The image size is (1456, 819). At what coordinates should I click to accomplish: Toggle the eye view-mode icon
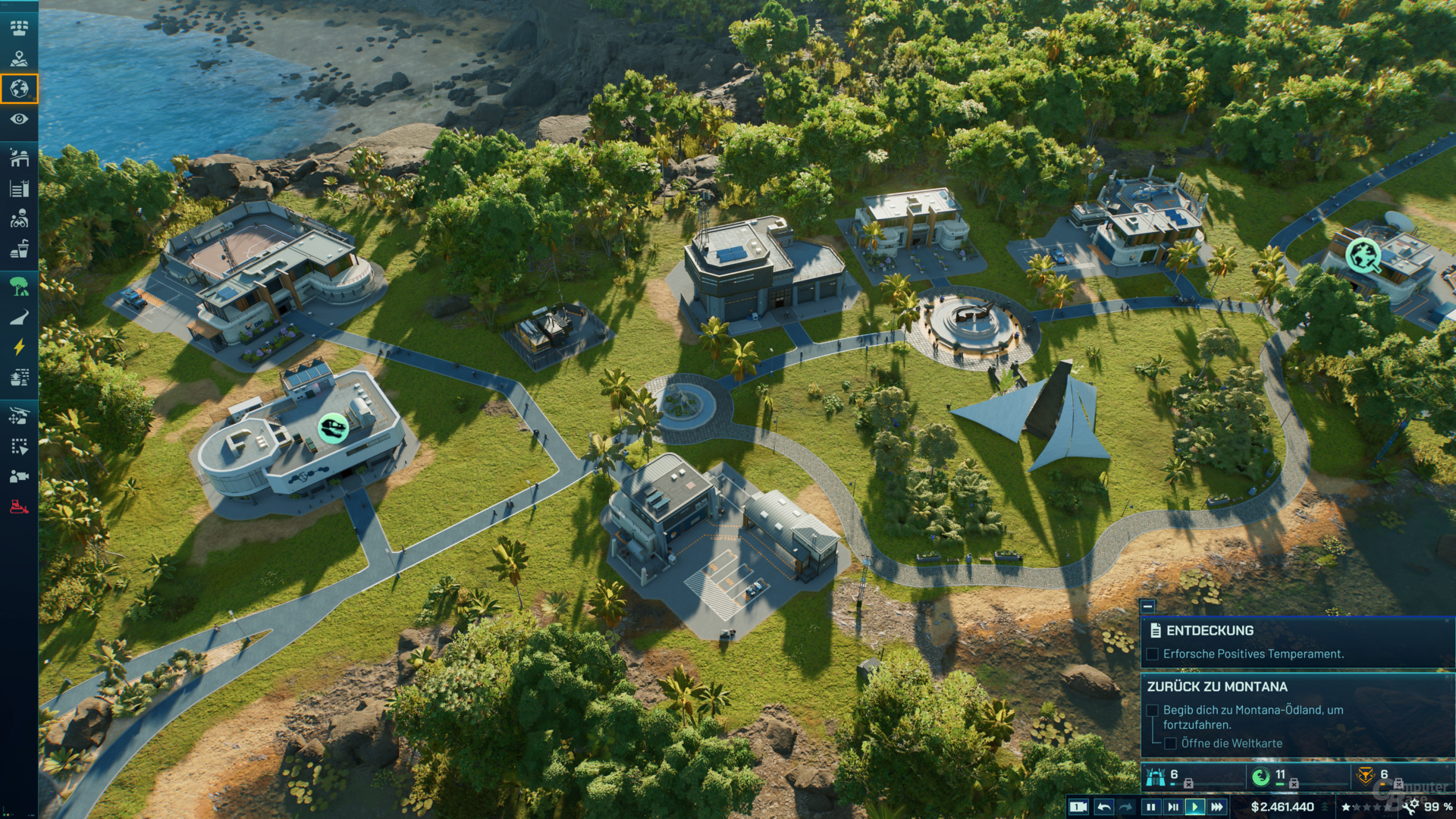pyautogui.click(x=19, y=119)
